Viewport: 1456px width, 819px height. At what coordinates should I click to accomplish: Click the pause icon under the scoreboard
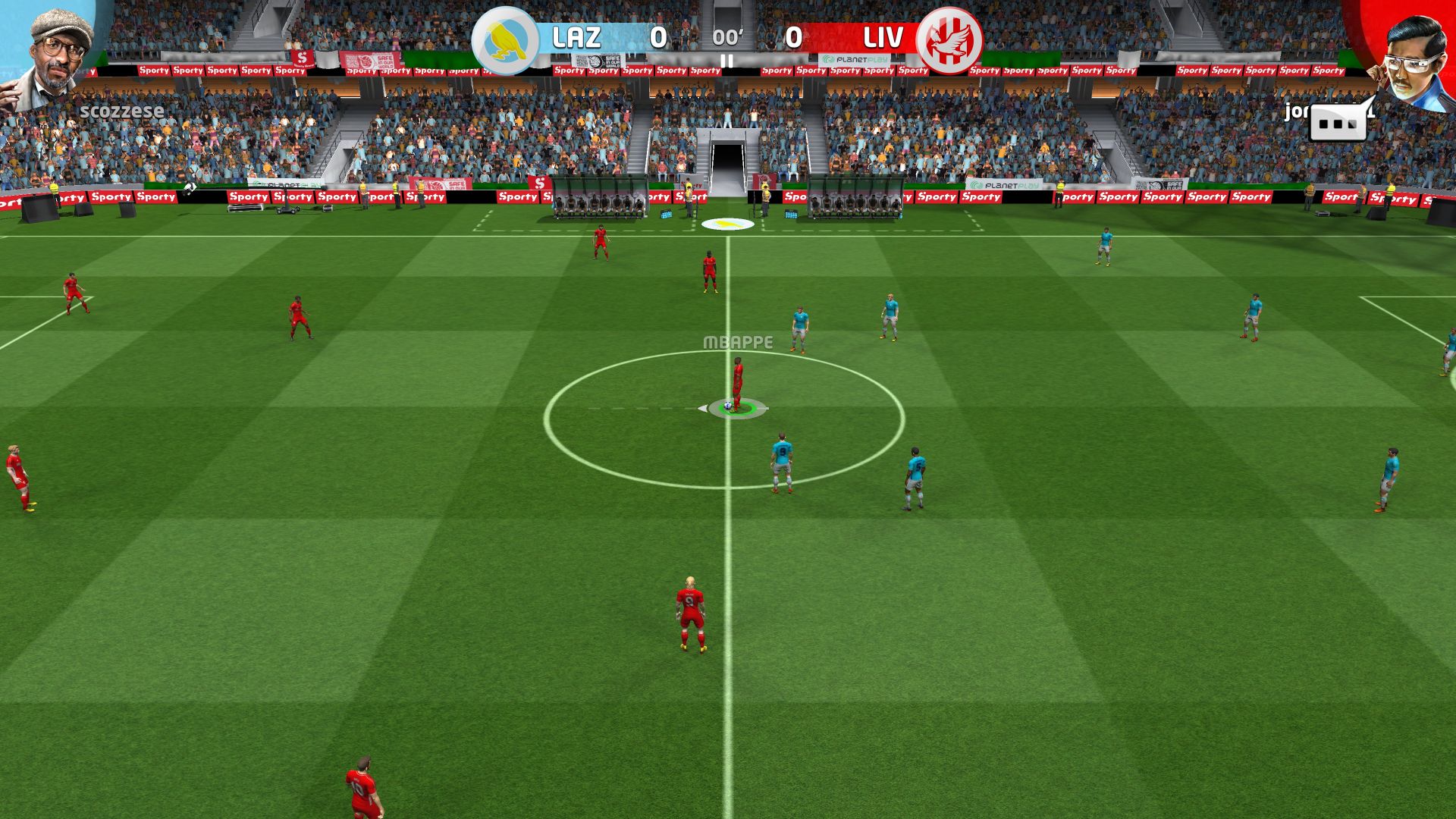click(727, 61)
